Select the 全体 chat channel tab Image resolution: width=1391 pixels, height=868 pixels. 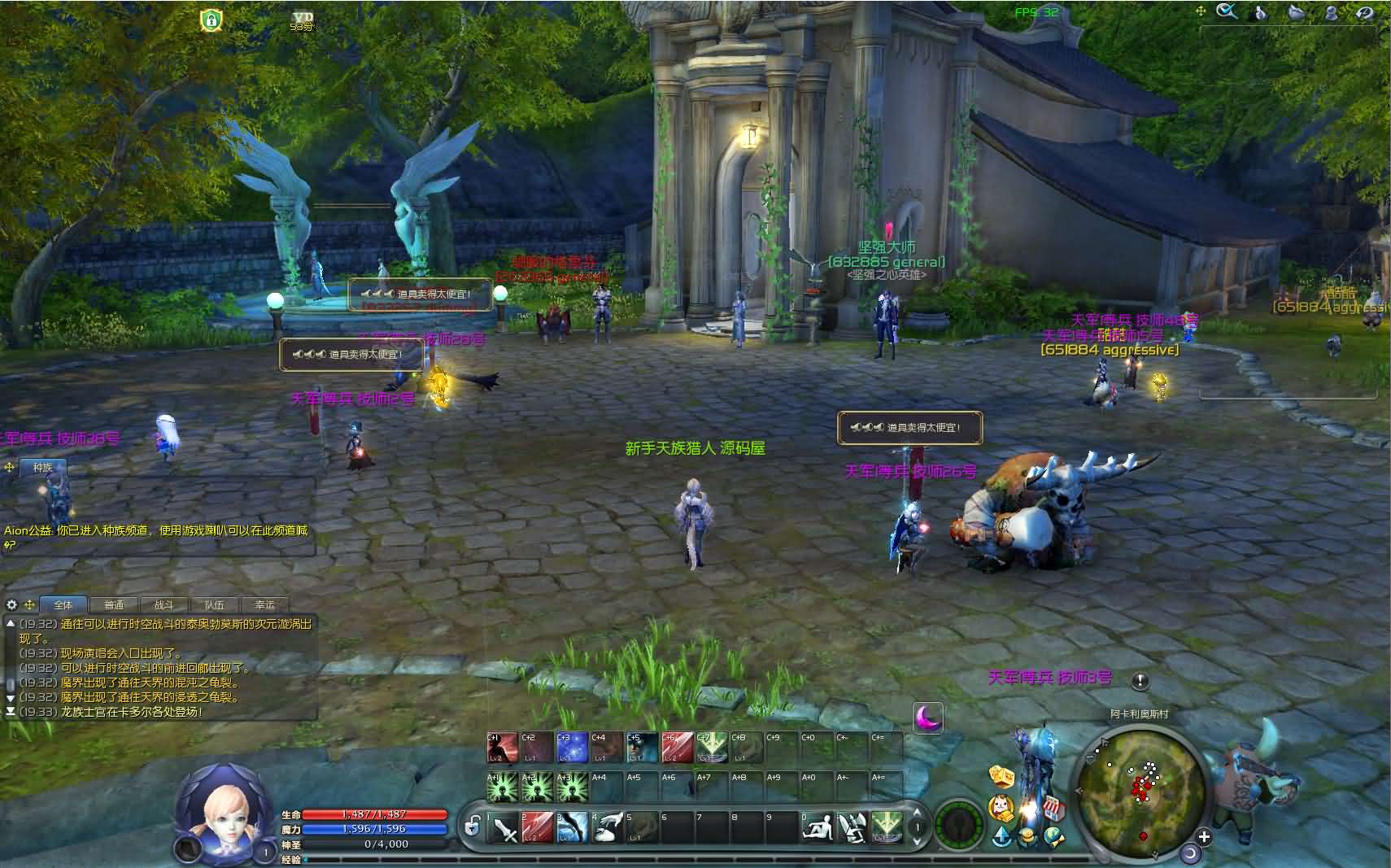click(63, 604)
